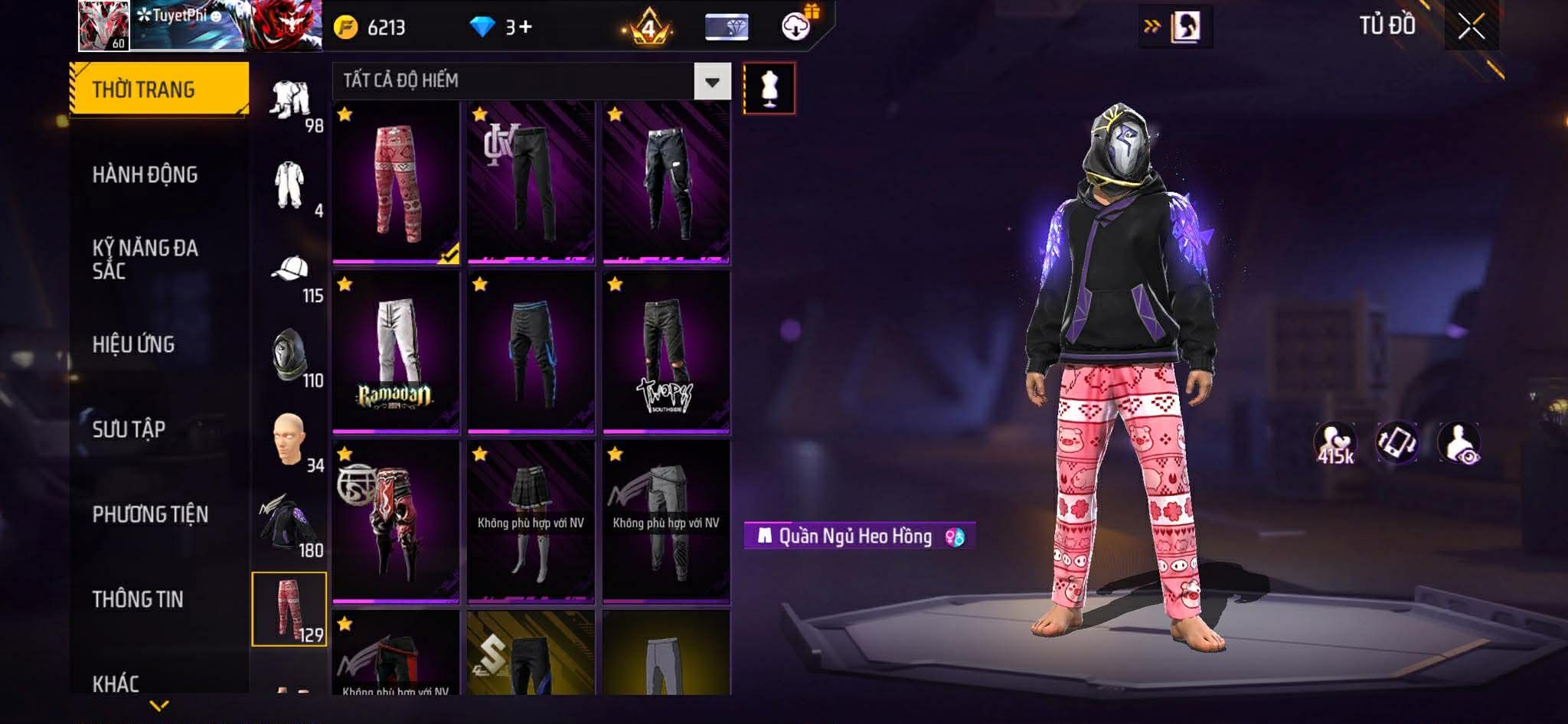Open the diamond top-up currency button

(x=501, y=28)
